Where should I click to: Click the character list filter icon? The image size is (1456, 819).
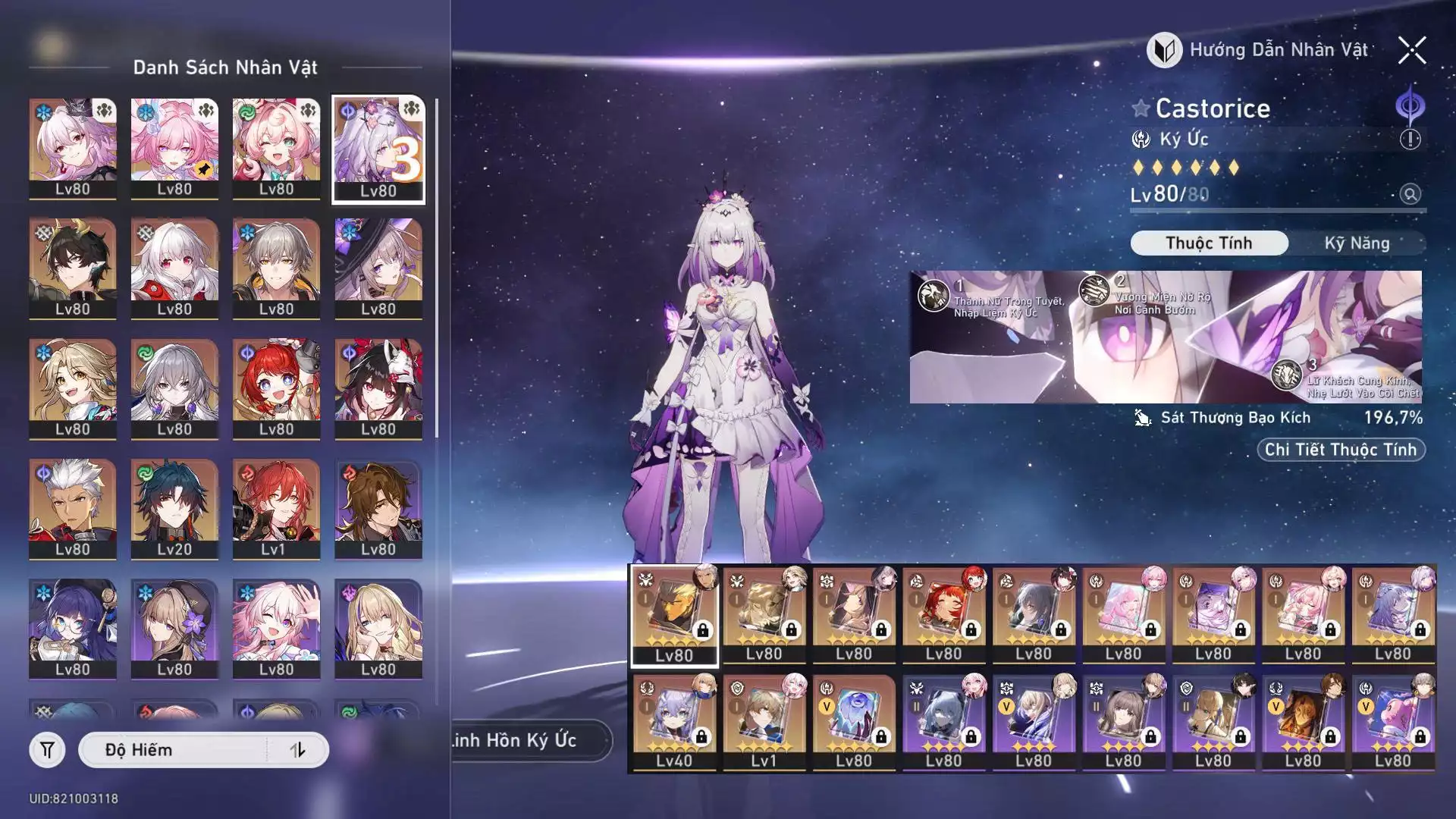(47, 750)
